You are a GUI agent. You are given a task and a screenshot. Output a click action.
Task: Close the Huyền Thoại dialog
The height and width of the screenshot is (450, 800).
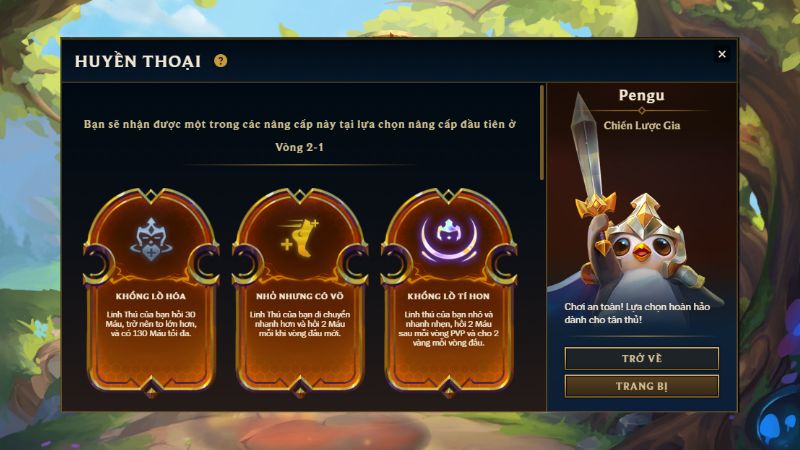pos(722,54)
